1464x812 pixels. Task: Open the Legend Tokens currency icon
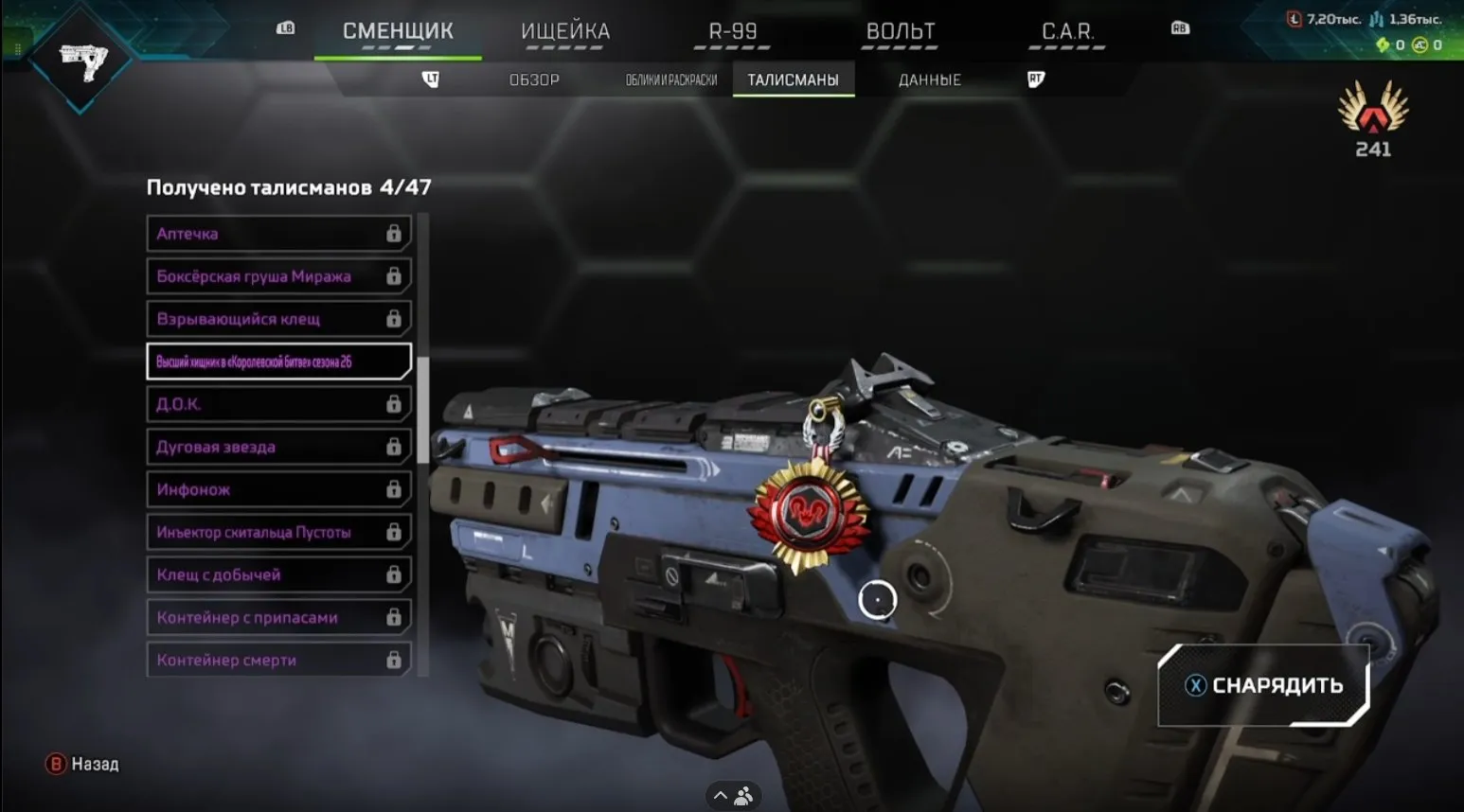tap(1294, 19)
